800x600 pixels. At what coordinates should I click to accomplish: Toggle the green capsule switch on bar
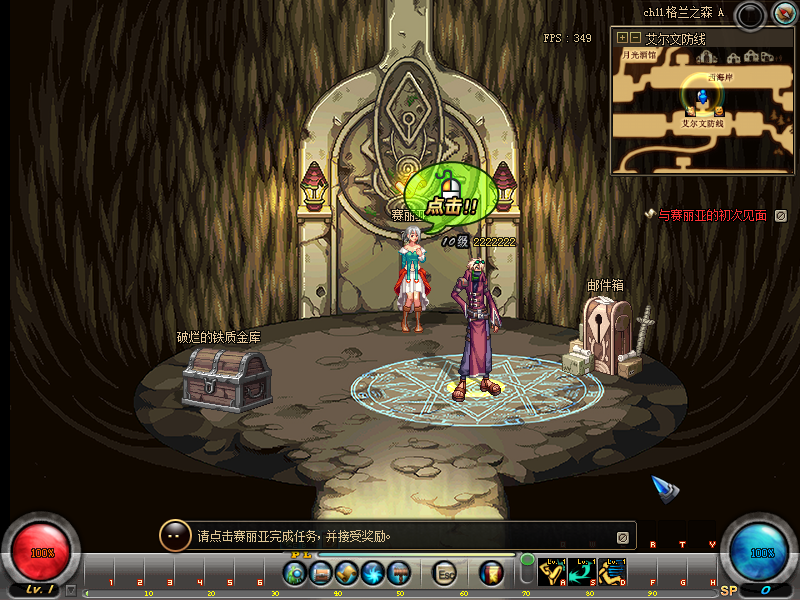526,573
